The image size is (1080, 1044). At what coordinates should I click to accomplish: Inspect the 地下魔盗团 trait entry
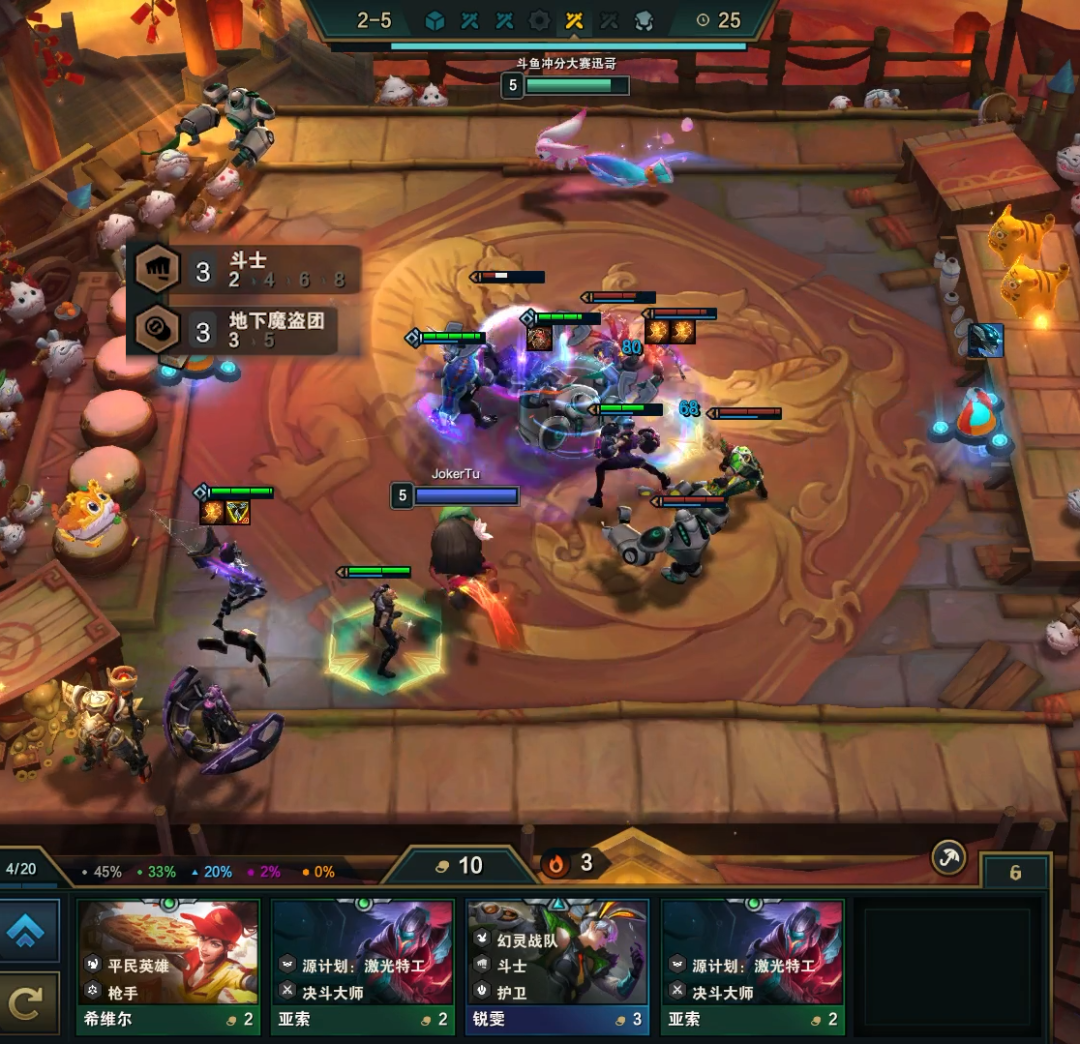click(245, 329)
